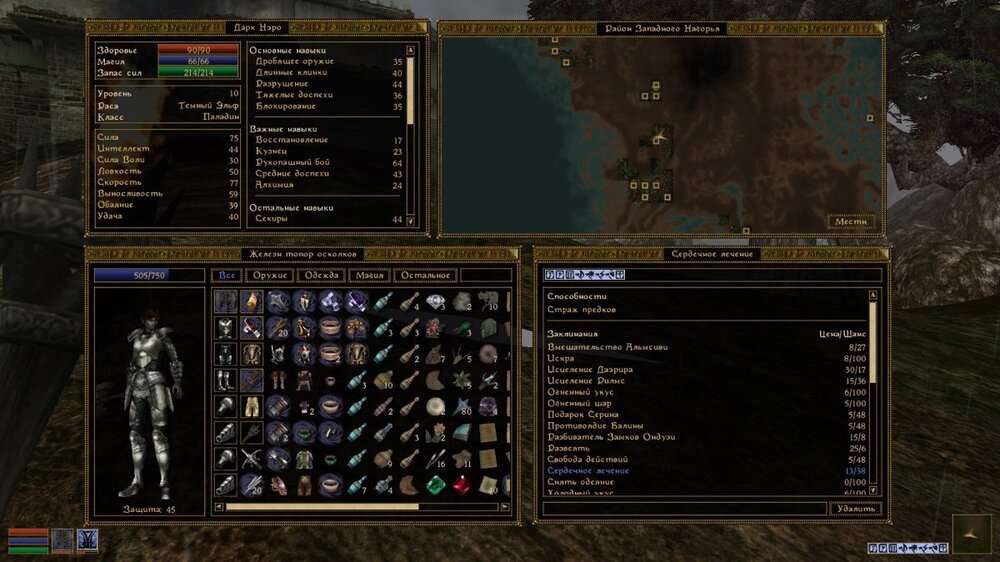The height and width of the screenshot is (562, 1000).
Task: Open the minimap in the bottom corner
Action: pos(971,534)
